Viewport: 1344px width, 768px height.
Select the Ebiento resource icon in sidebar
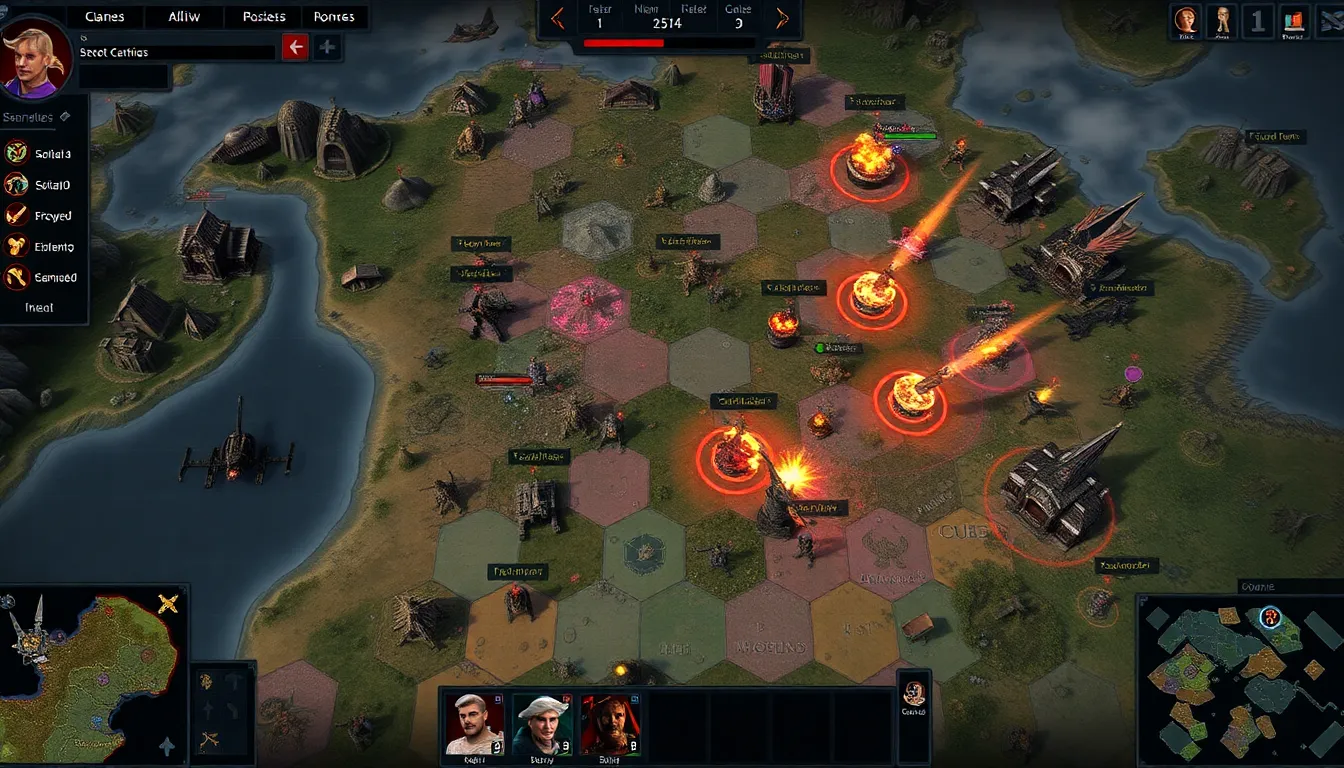click(x=15, y=246)
